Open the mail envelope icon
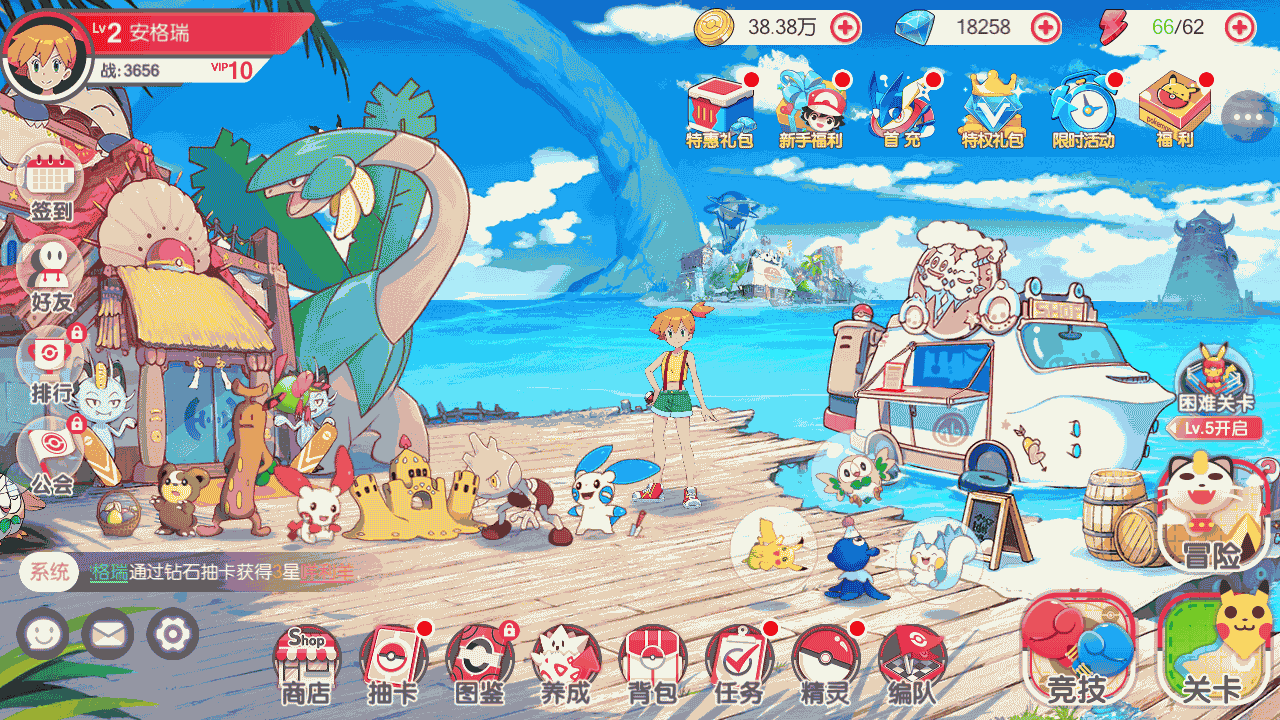Viewport: 1280px width, 720px height. click(x=108, y=634)
